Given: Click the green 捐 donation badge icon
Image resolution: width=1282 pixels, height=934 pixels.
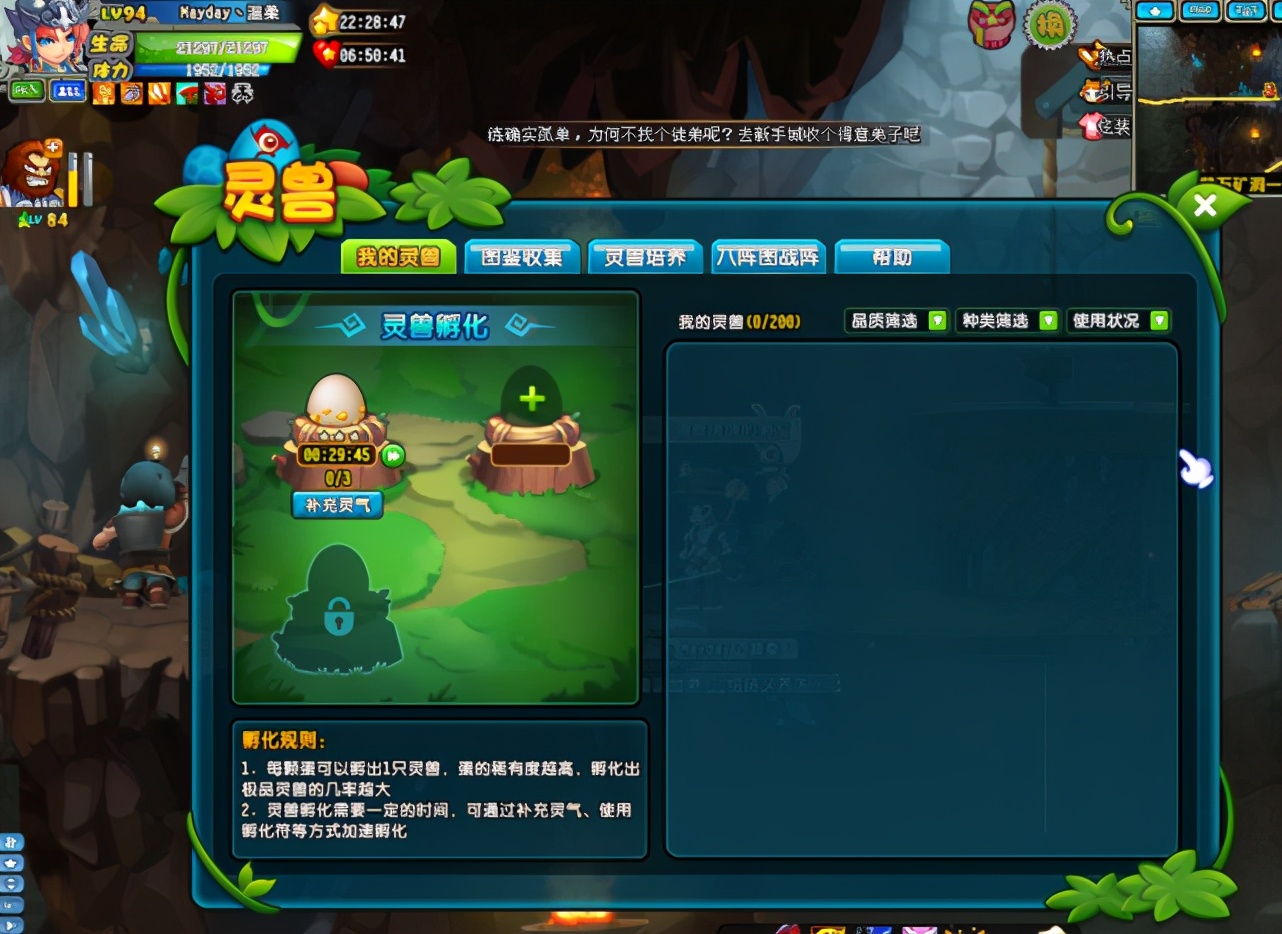Looking at the screenshot, I should click(x=1046, y=25).
